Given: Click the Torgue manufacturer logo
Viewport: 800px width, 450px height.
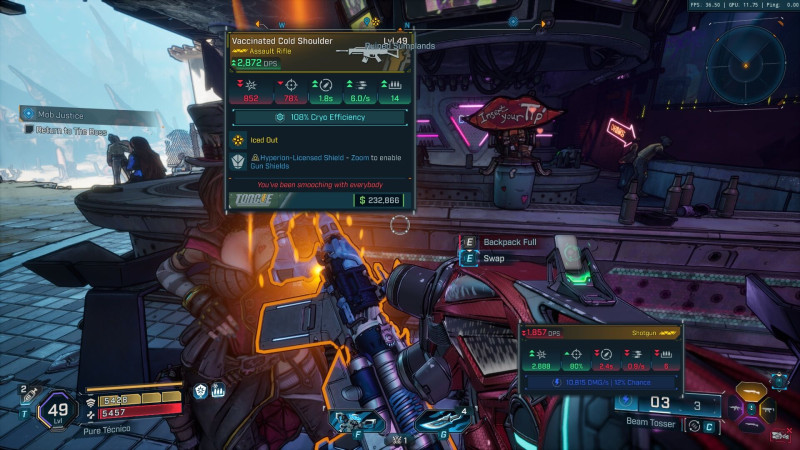Looking at the screenshot, I should pos(254,199).
